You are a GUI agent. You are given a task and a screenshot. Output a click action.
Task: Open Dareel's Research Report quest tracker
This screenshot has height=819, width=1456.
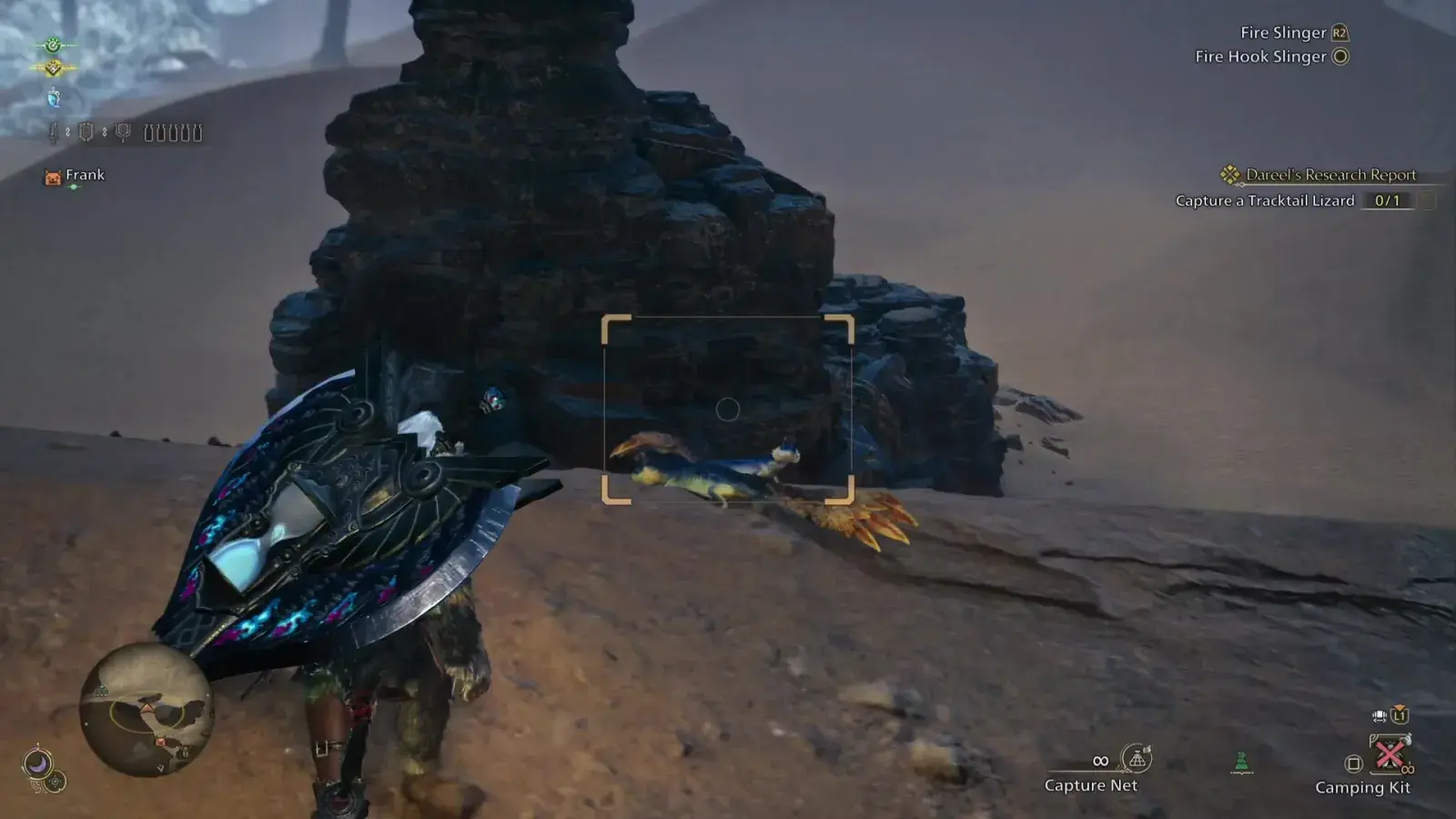(1330, 175)
